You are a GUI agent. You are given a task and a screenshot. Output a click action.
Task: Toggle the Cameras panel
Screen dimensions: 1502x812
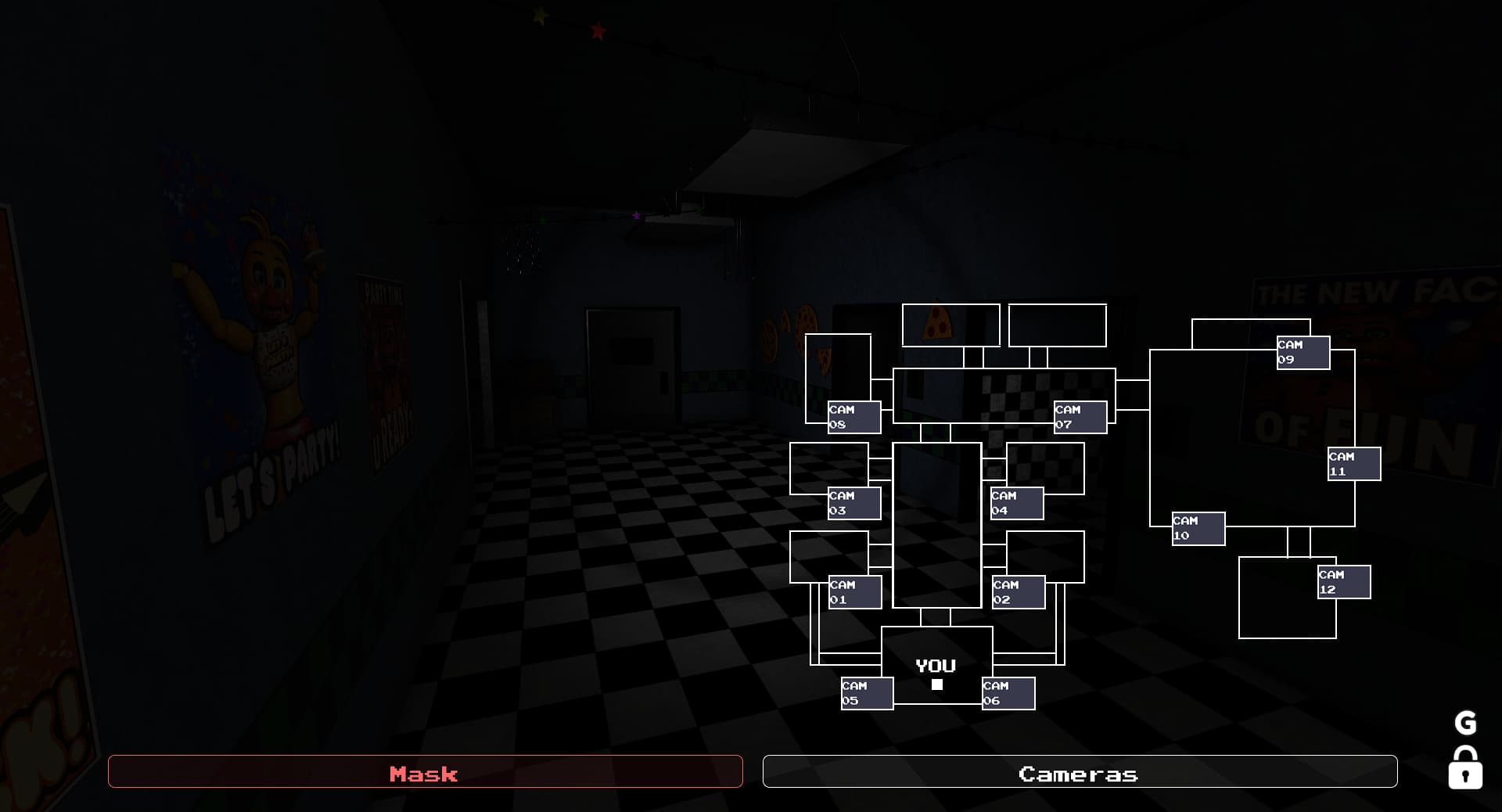pyautogui.click(x=1080, y=773)
